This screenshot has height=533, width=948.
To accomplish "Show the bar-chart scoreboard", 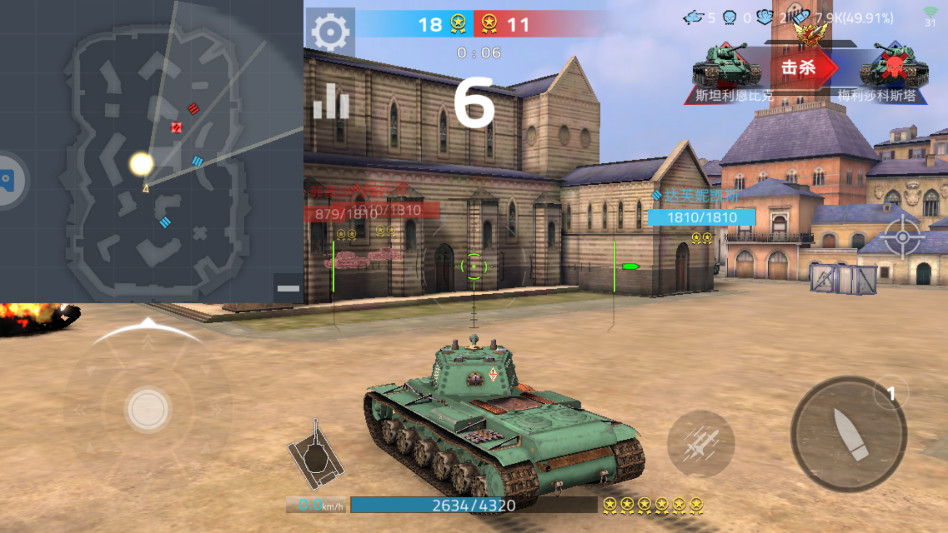I will [x=331, y=101].
